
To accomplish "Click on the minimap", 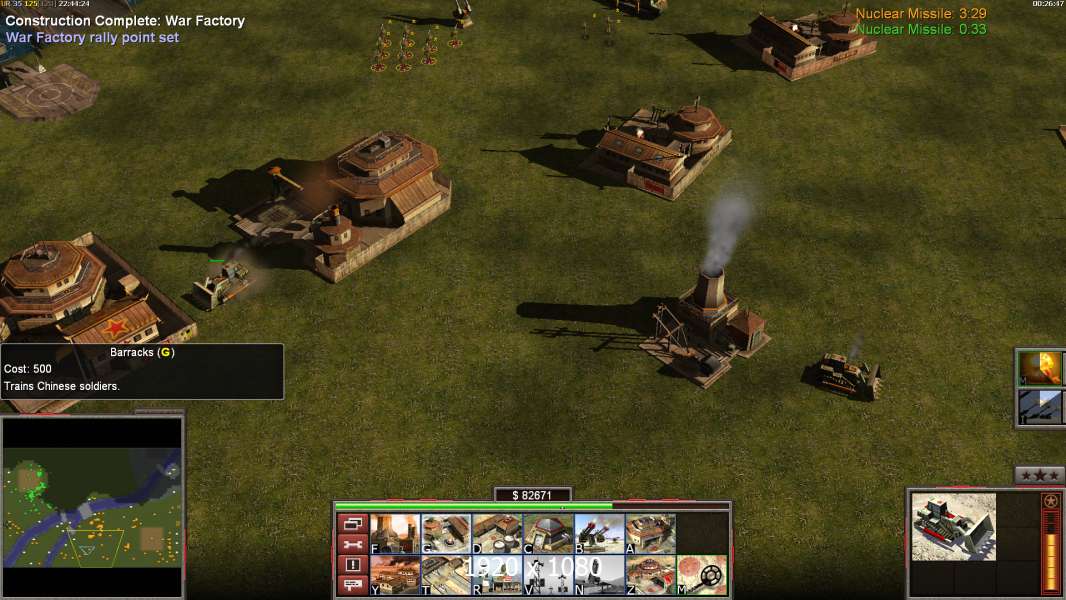I will click(92, 505).
